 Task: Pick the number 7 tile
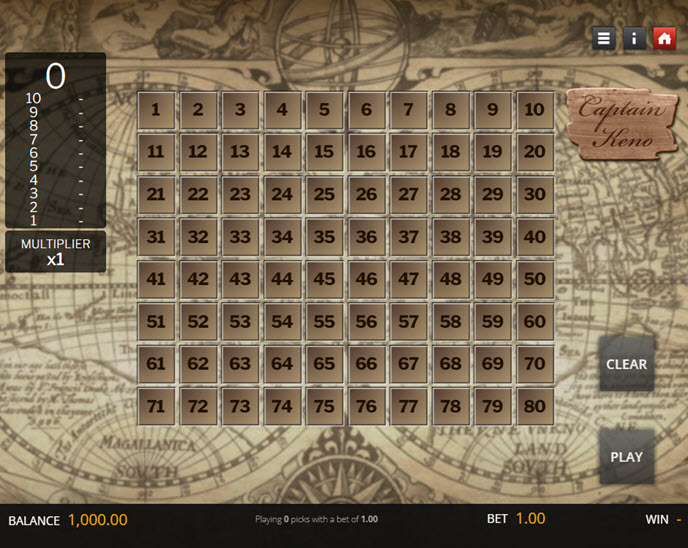click(x=408, y=110)
